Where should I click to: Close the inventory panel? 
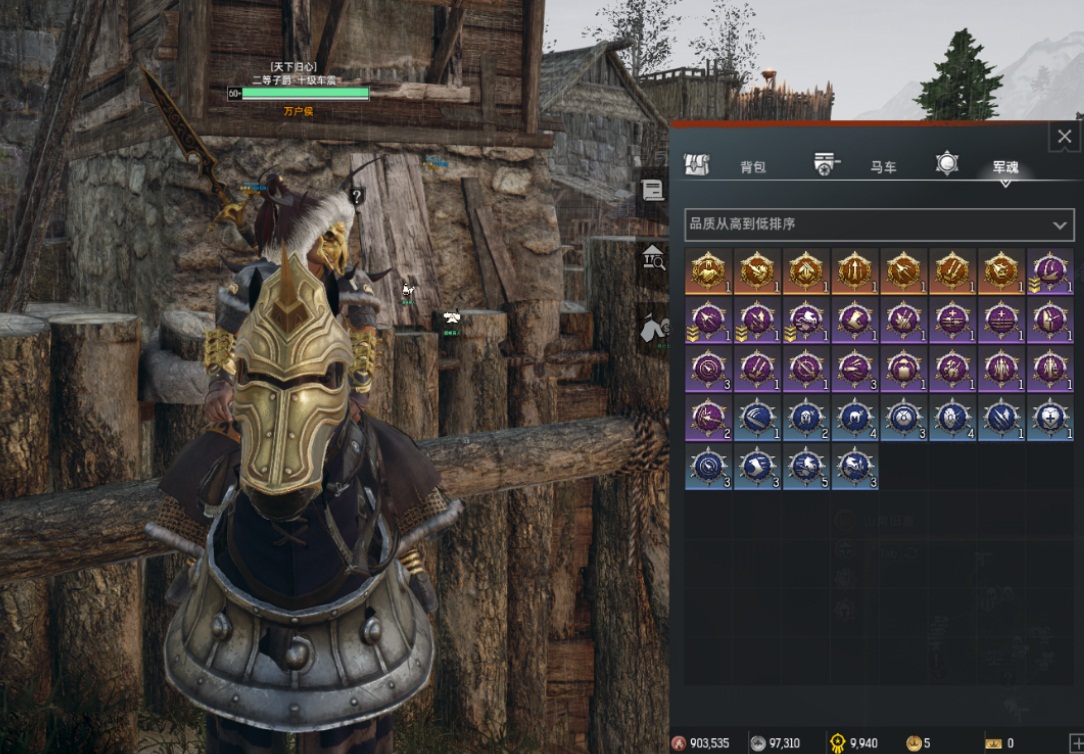(x=1063, y=137)
